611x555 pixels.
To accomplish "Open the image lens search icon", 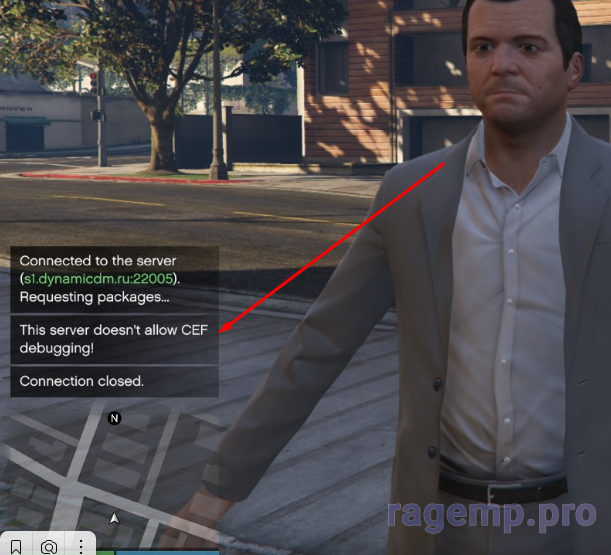I will point(49,546).
